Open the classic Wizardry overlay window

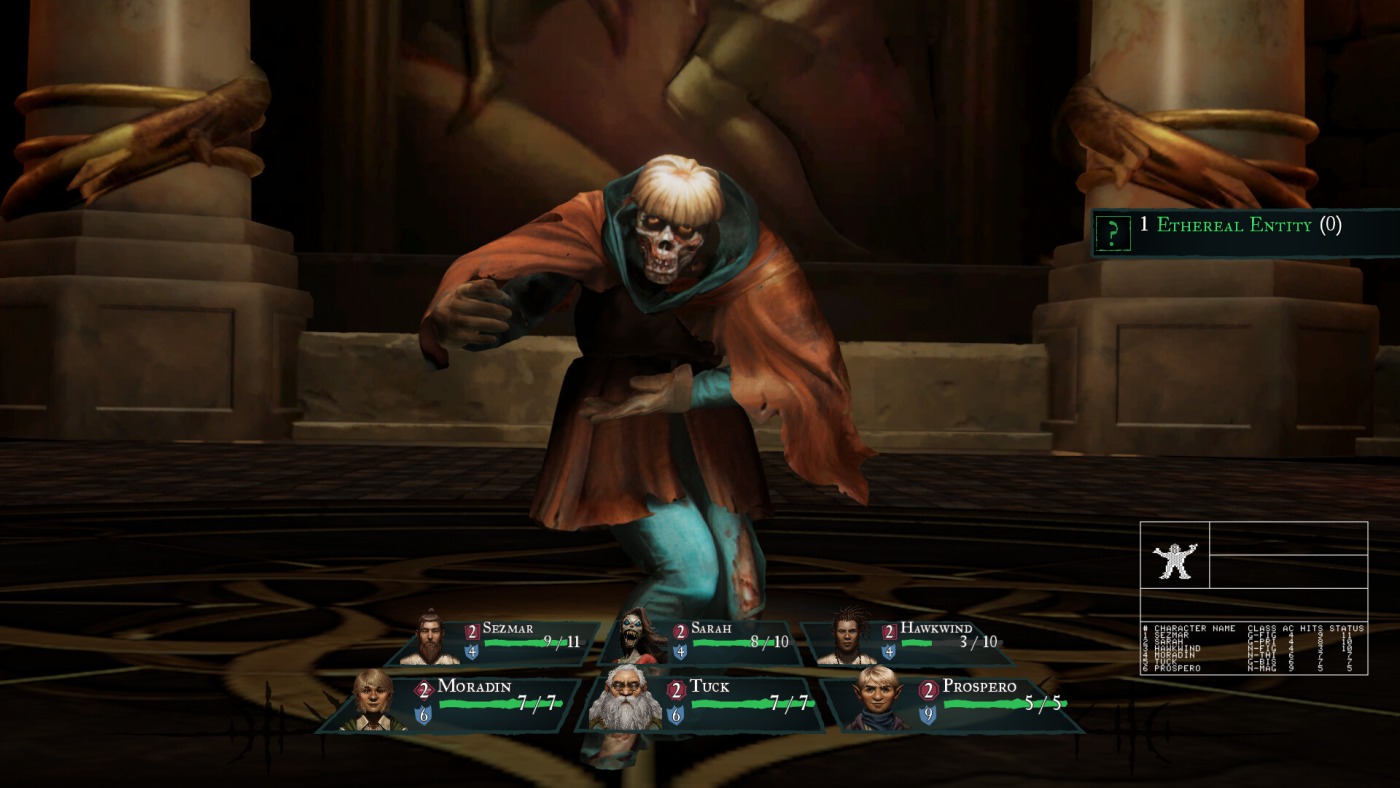(1253, 597)
